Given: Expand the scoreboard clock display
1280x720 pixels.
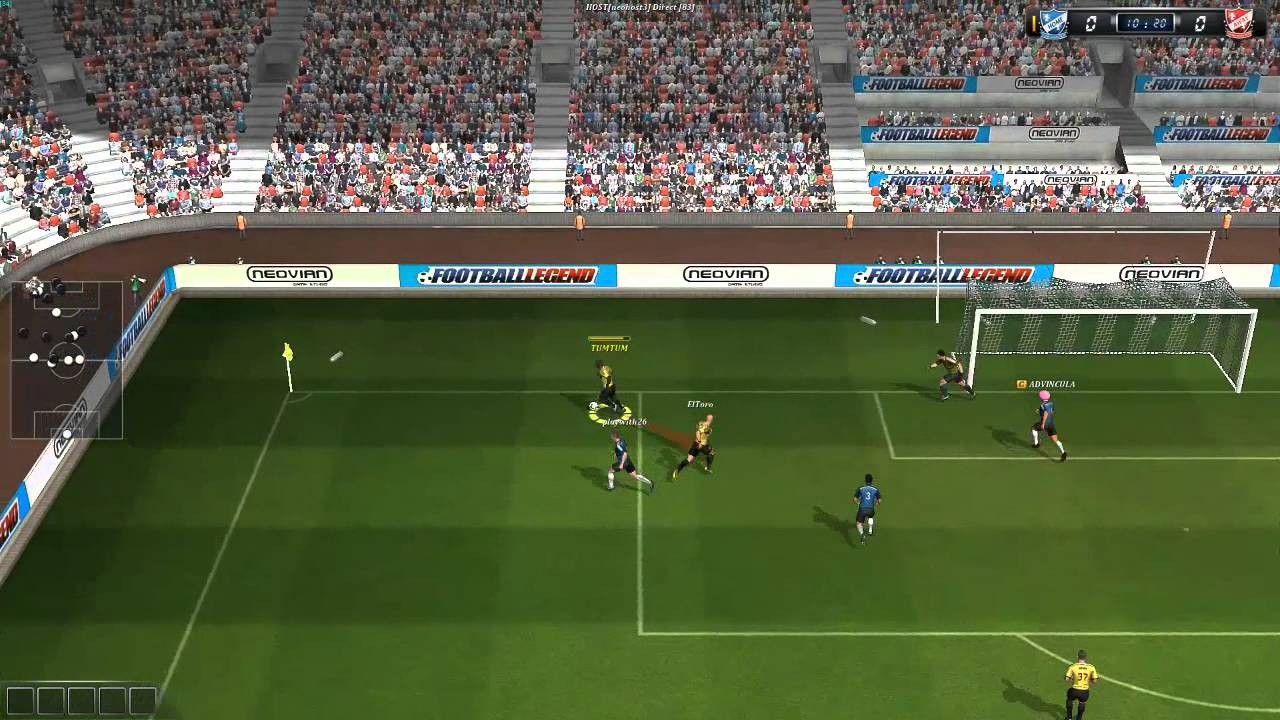Looking at the screenshot, I should (1144, 22).
